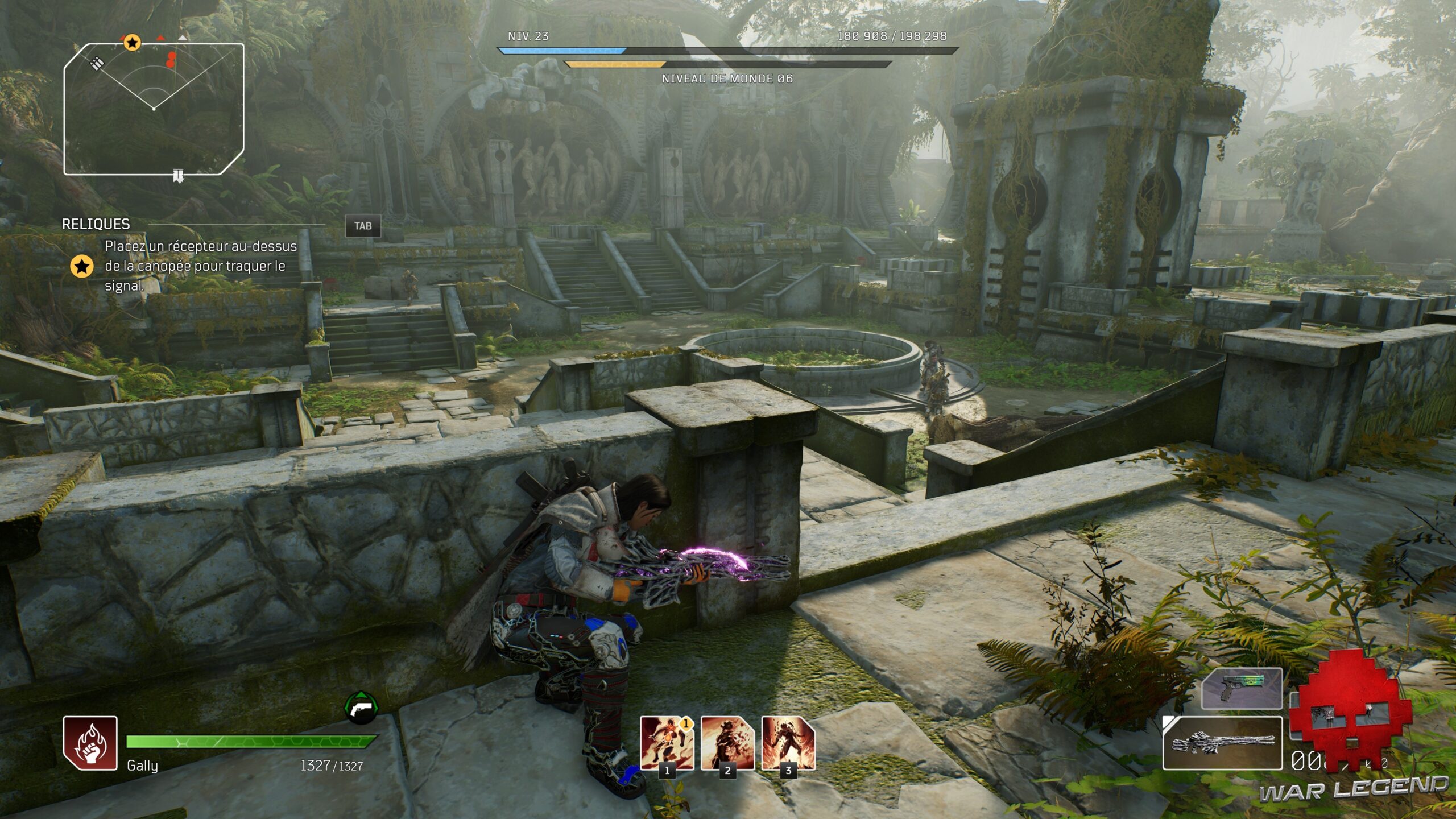Click the War Legend red skull logo

coord(1350,712)
